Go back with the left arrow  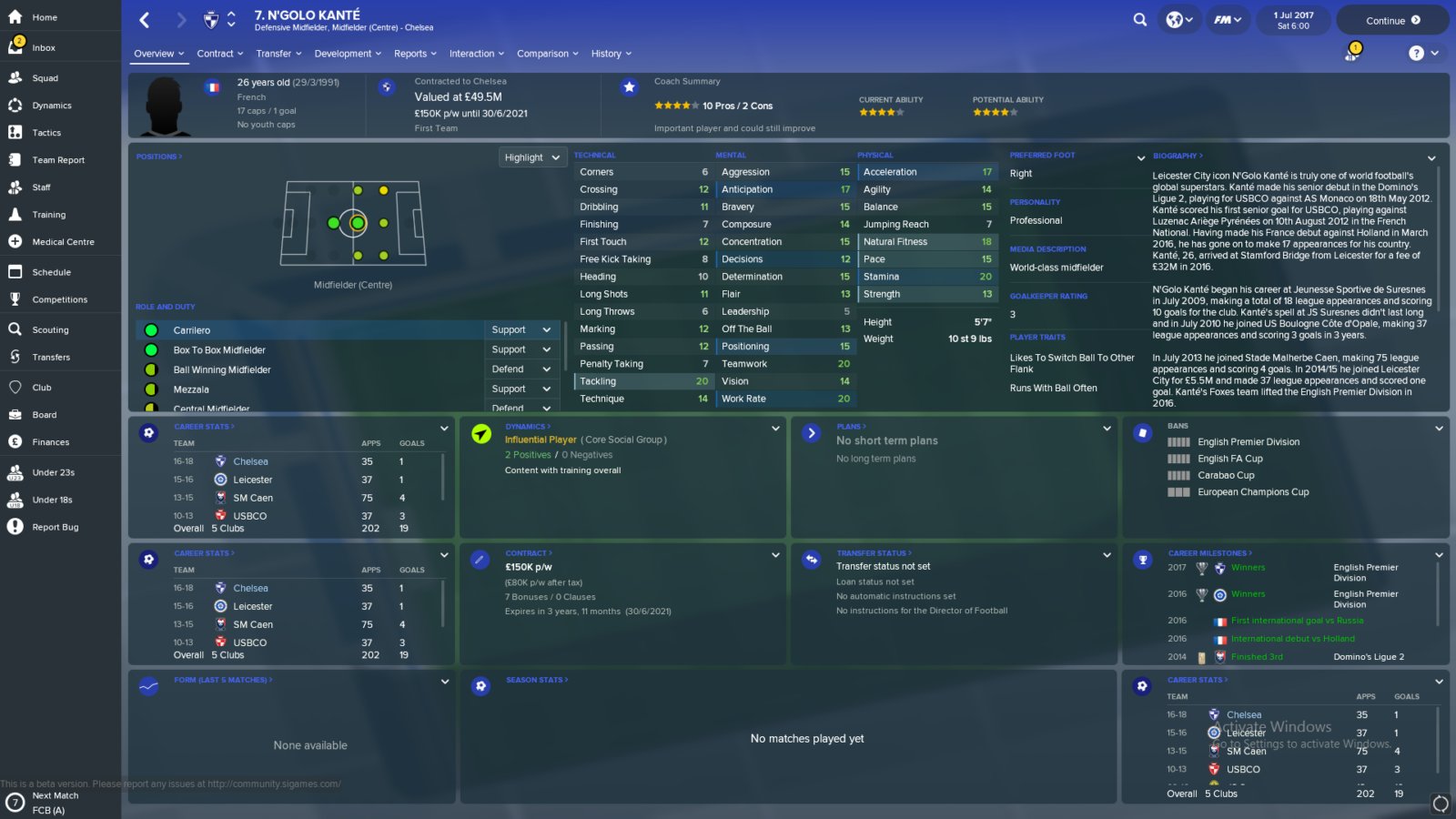point(145,19)
